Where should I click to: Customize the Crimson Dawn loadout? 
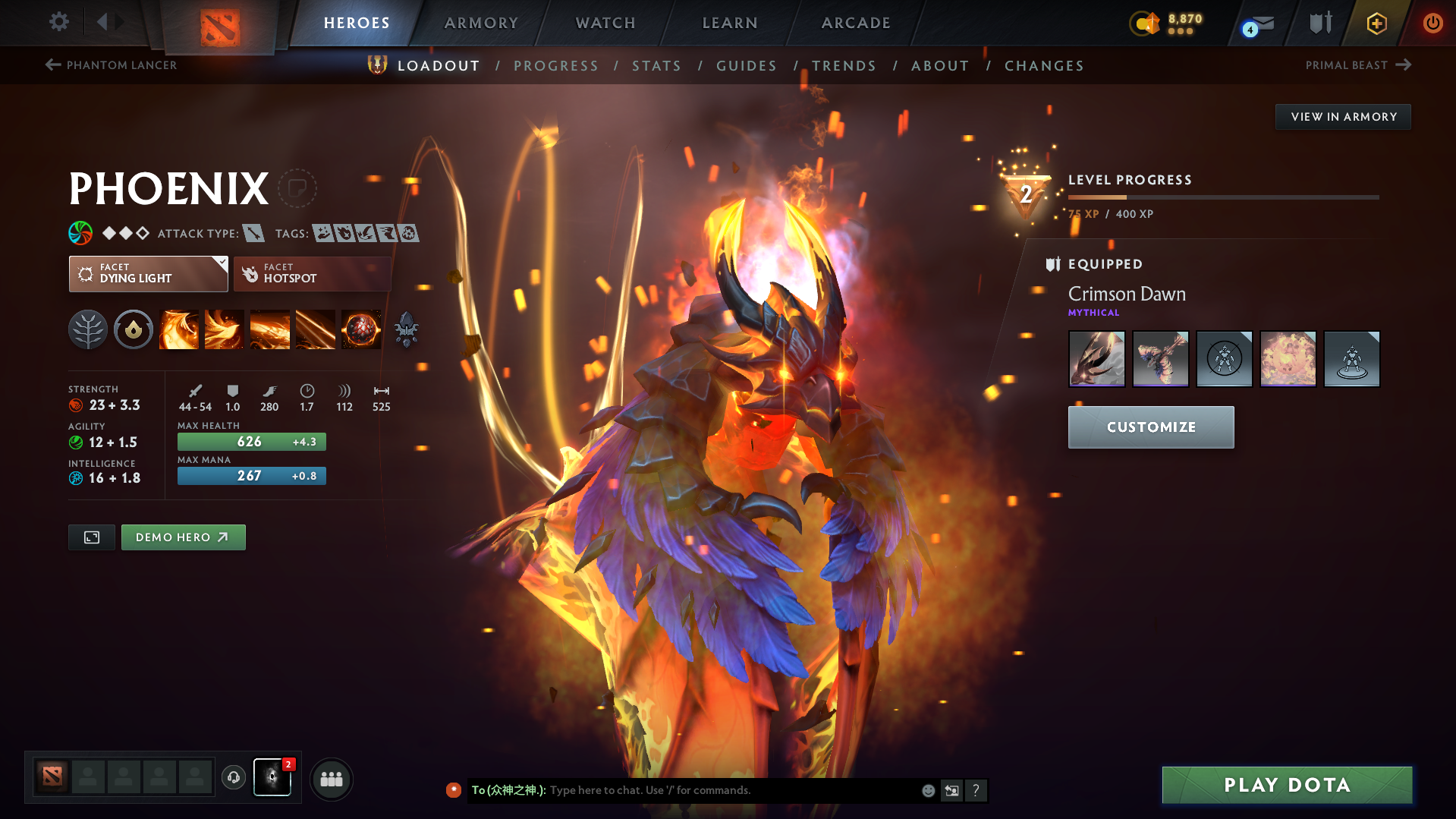1150,427
